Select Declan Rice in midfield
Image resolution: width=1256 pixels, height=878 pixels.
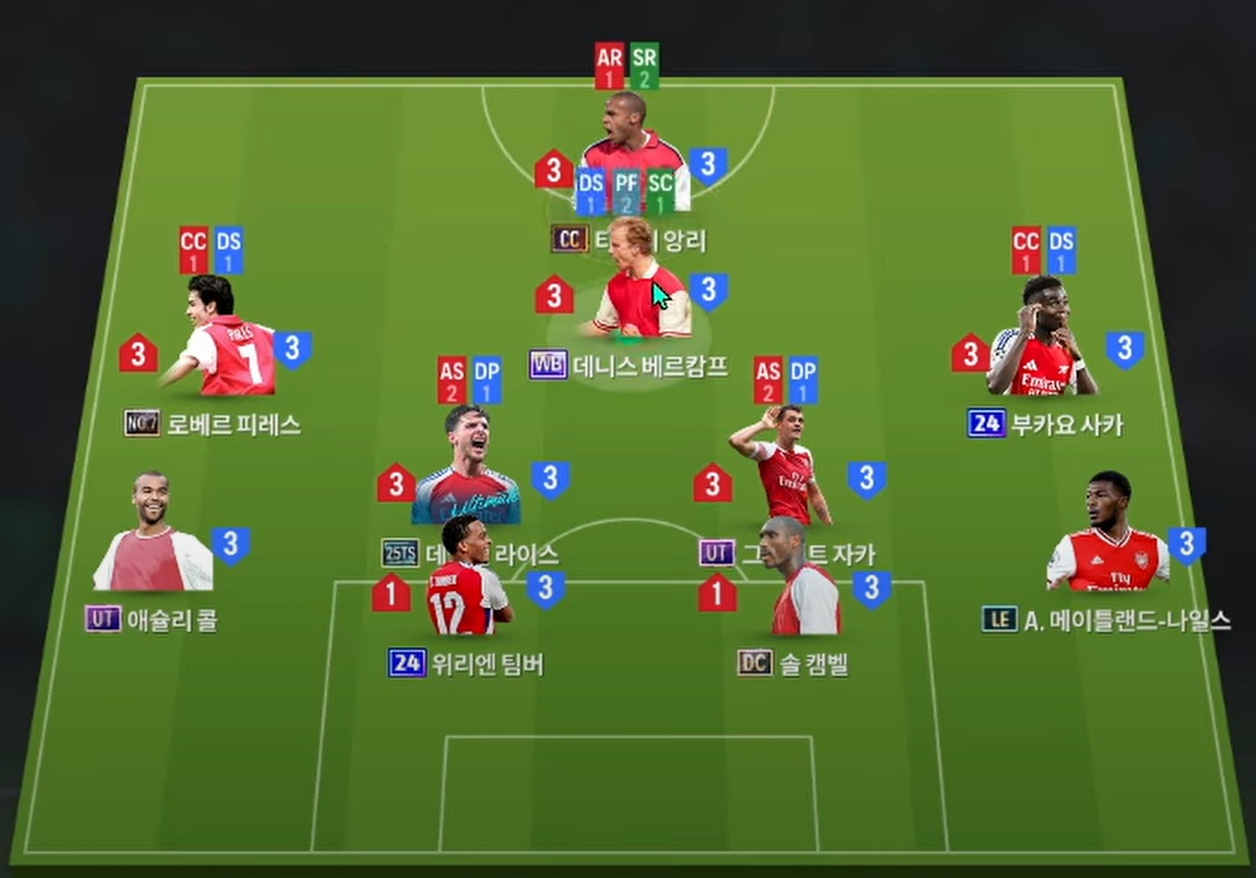[x=466, y=465]
